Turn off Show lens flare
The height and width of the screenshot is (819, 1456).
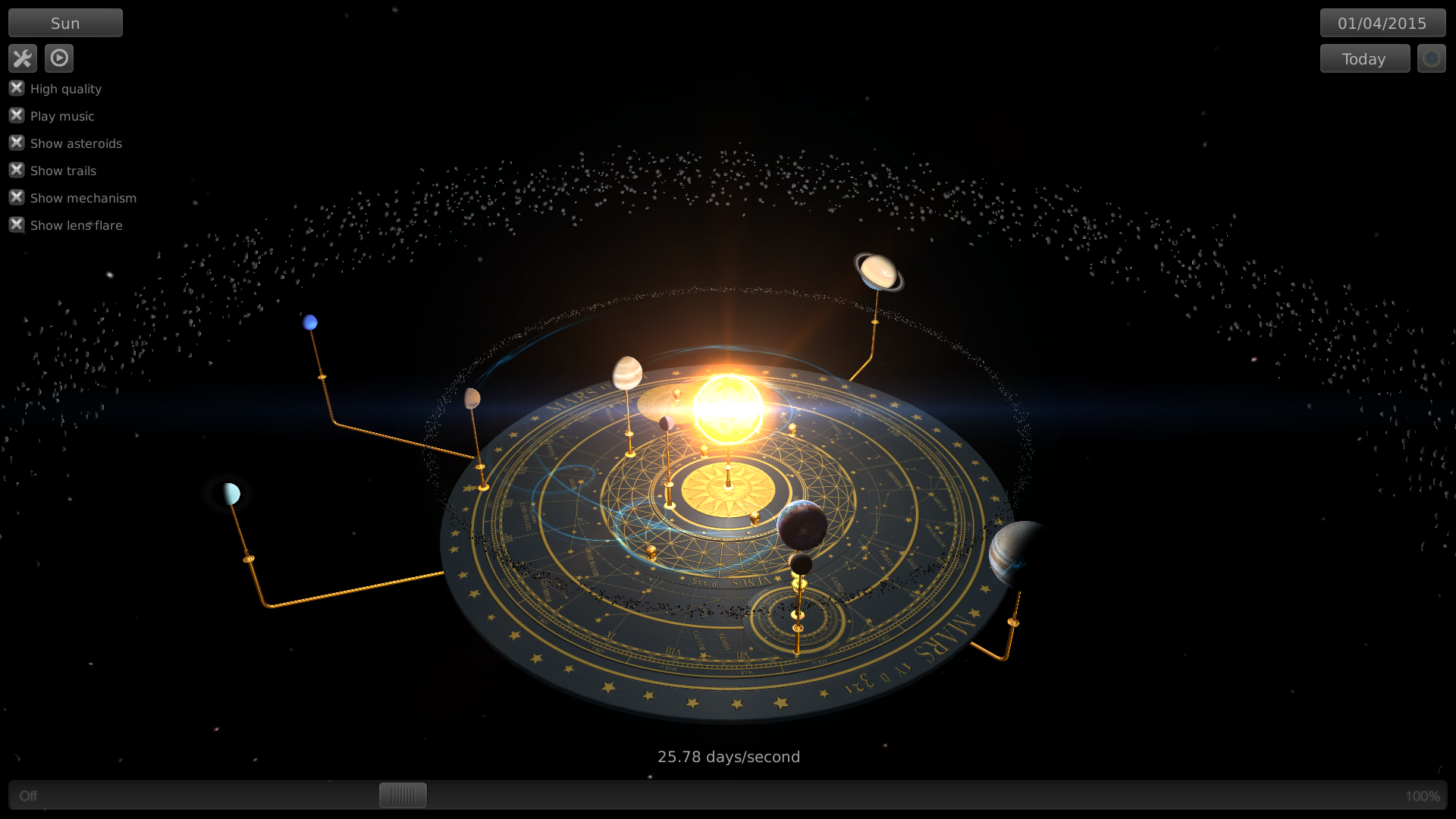17,224
